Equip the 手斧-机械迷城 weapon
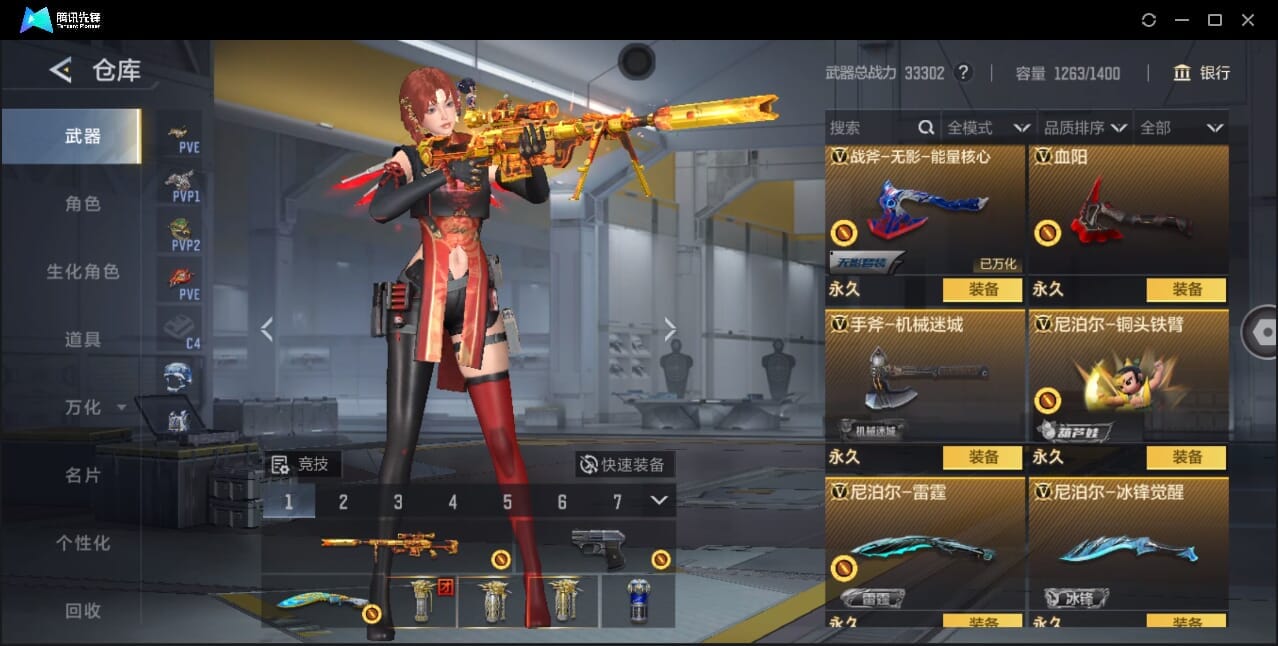Image resolution: width=1278 pixels, height=646 pixels. click(x=982, y=458)
